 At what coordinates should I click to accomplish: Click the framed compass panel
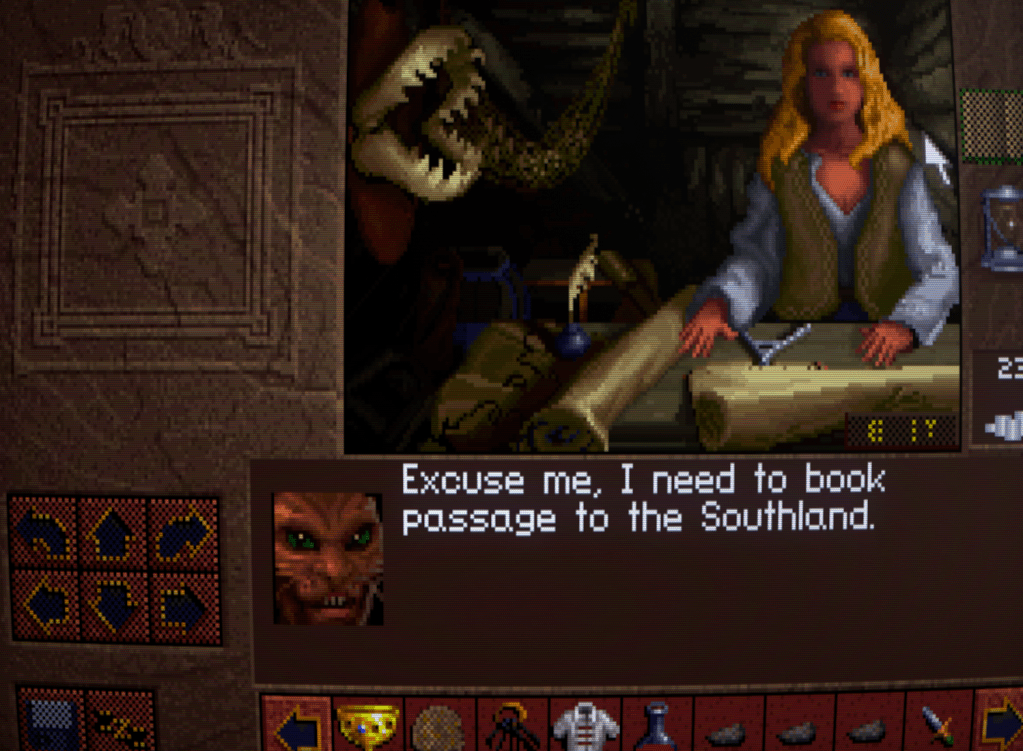point(156,213)
